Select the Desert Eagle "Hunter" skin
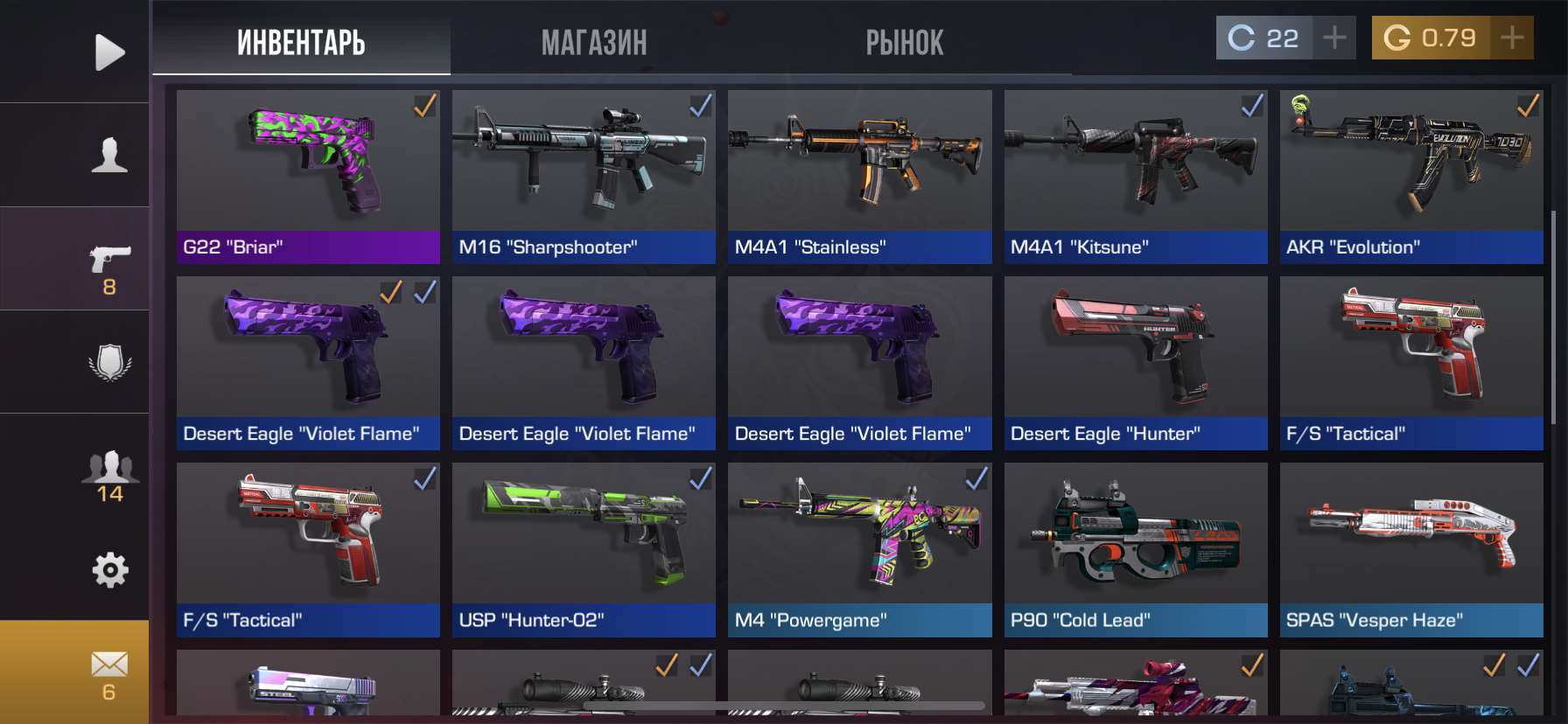The width and height of the screenshot is (1568, 724). 1135,363
